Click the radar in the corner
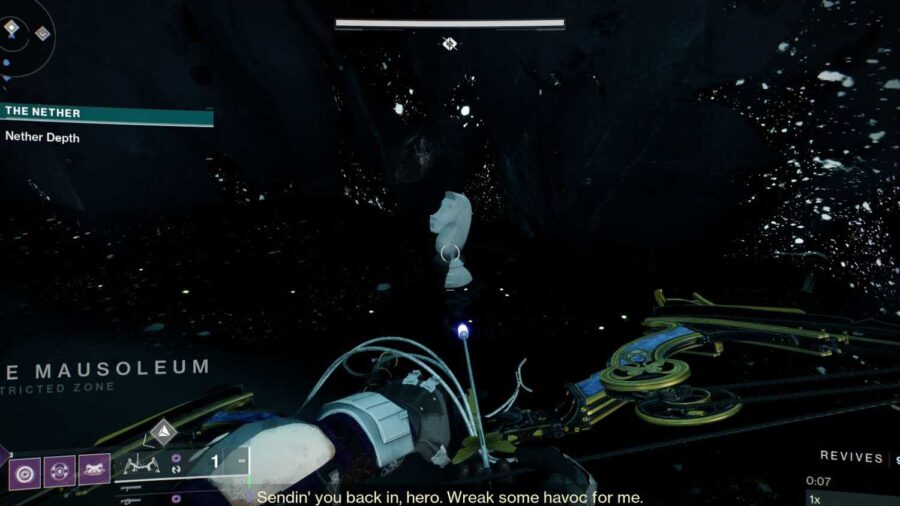Viewport: 900px width, 506px height. click(22, 36)
